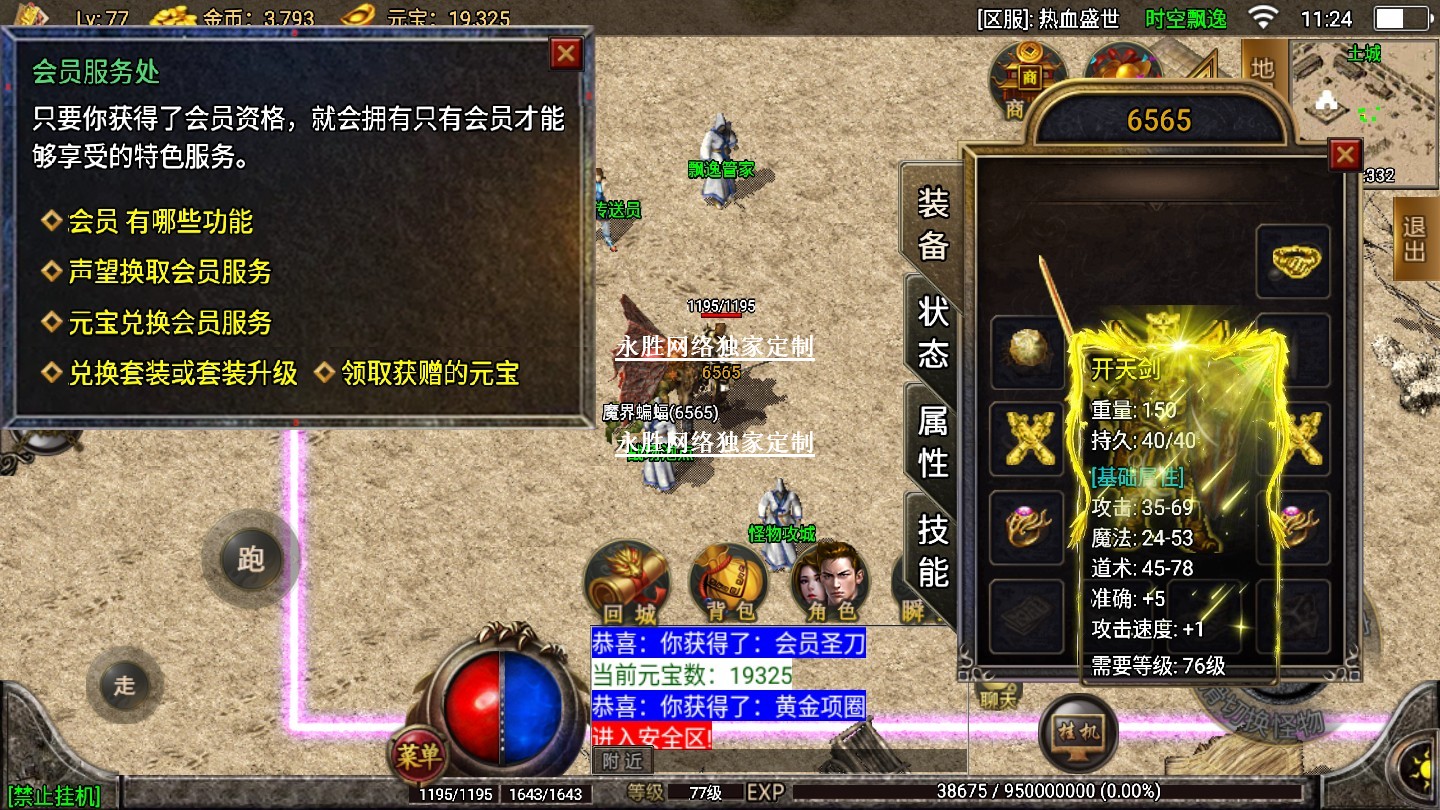Close the 会员服务处 dialog

point(566,53)
